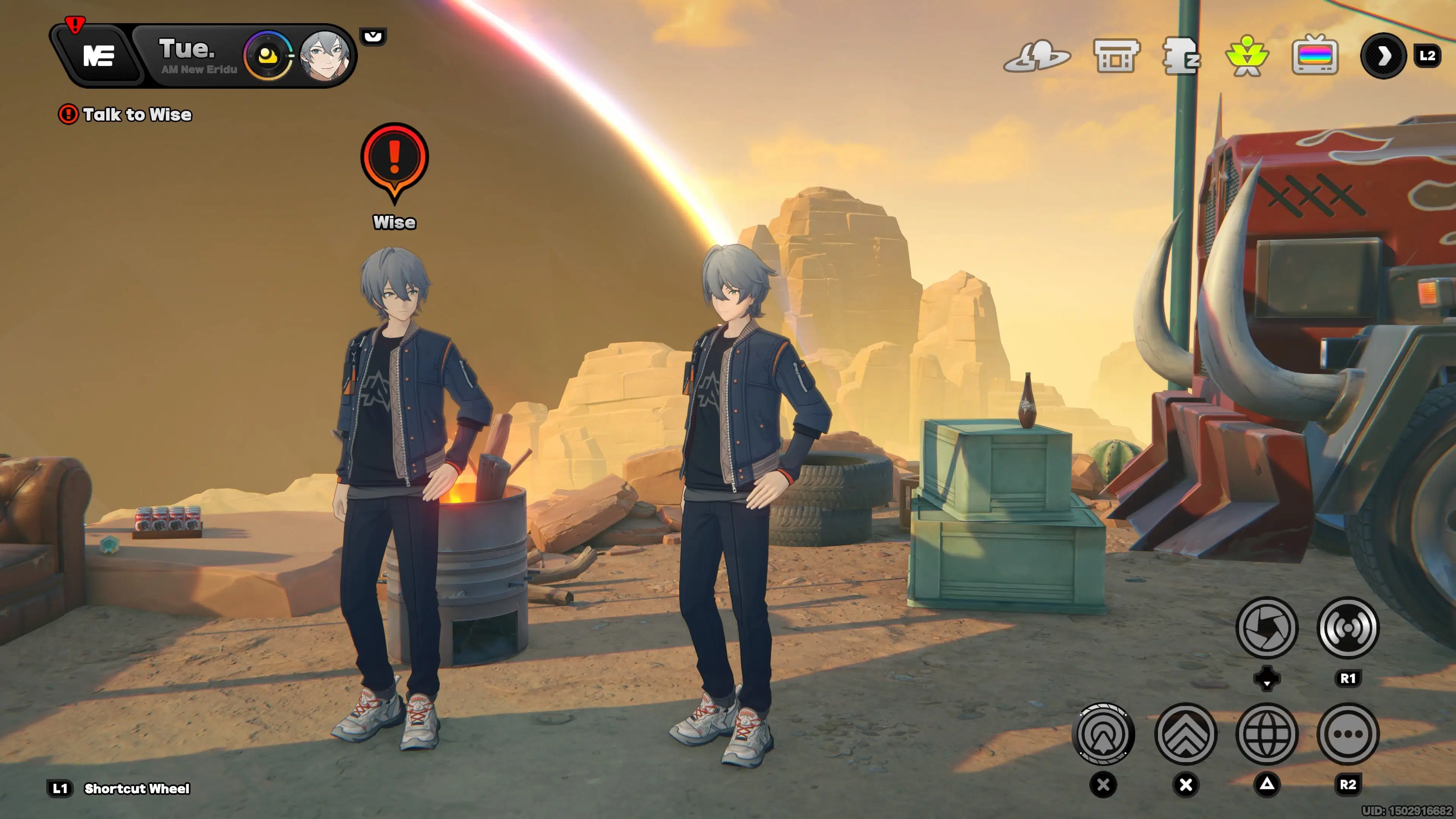Open the small TV icon near the avatar
This screenshot has height=819, width=1456.
[x=373, y=38]
